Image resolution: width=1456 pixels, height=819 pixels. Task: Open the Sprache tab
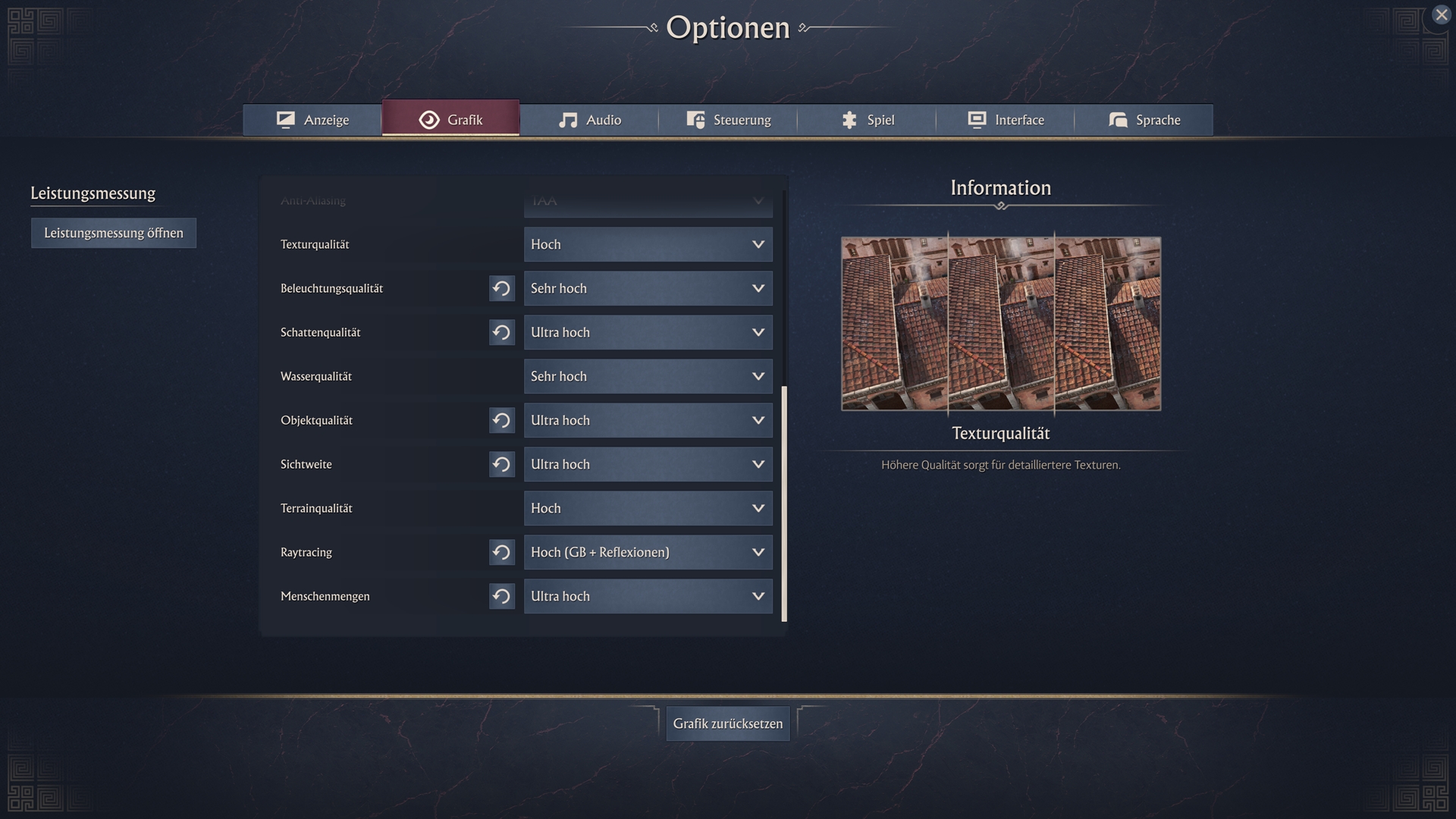1144,120
